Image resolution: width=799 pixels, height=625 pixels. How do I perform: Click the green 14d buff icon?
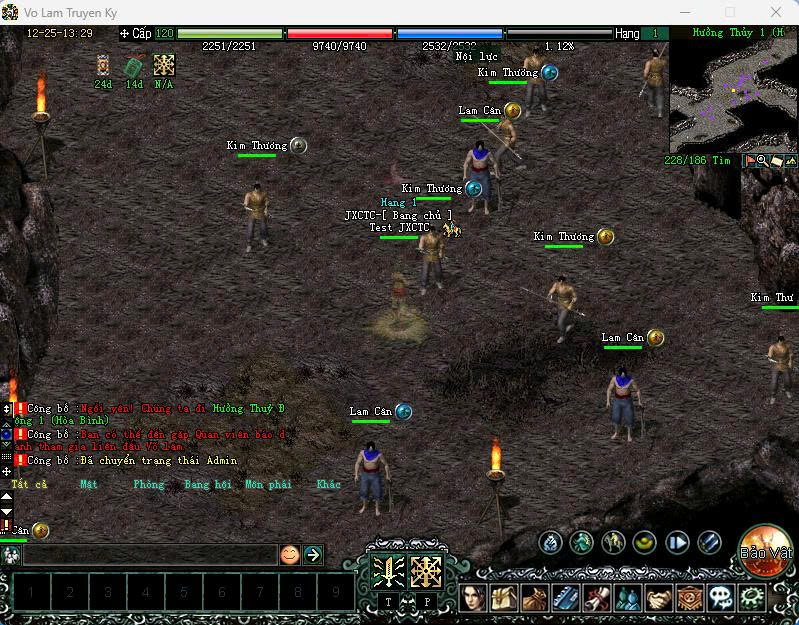coord(134,66)
